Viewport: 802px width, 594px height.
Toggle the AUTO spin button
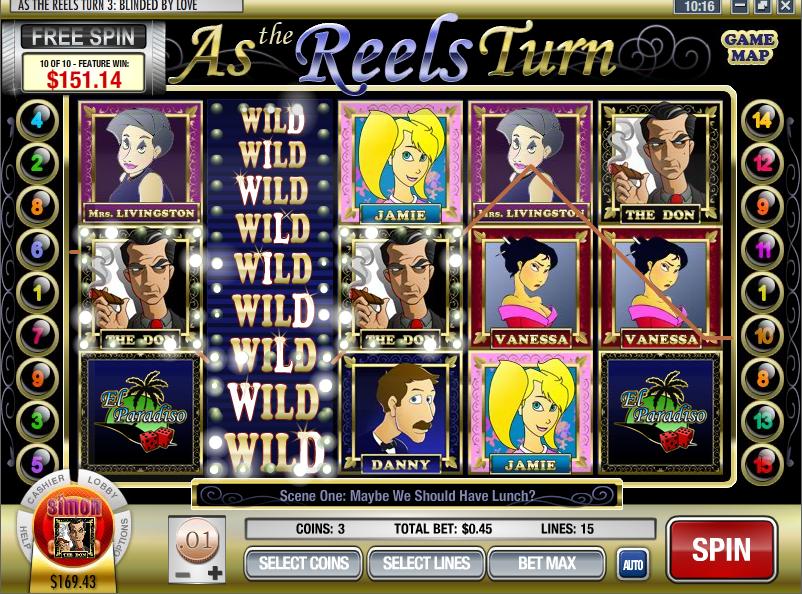[x=631, y=563]
